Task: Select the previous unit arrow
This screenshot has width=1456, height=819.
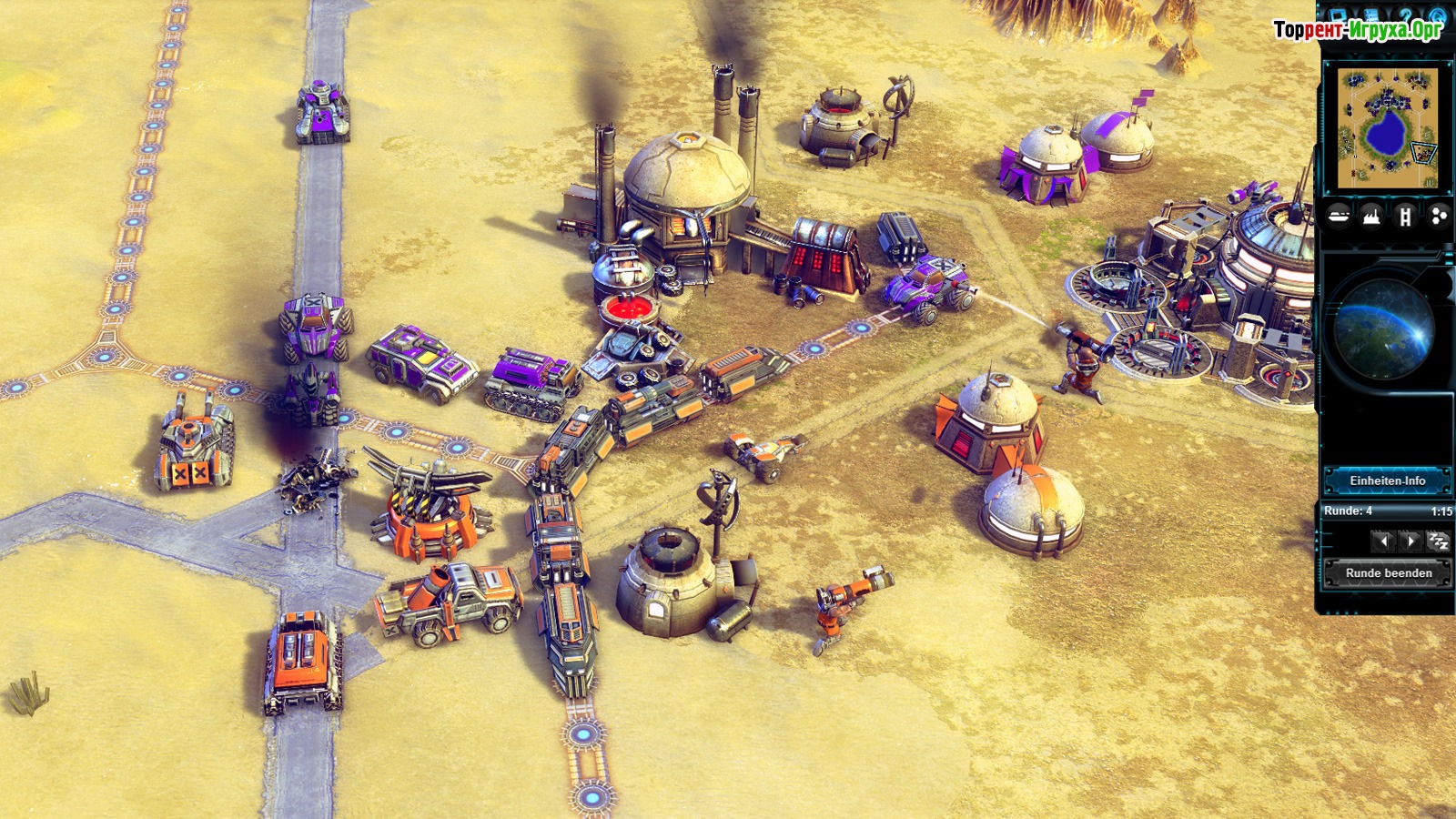Action: [x=1383, y=541]
